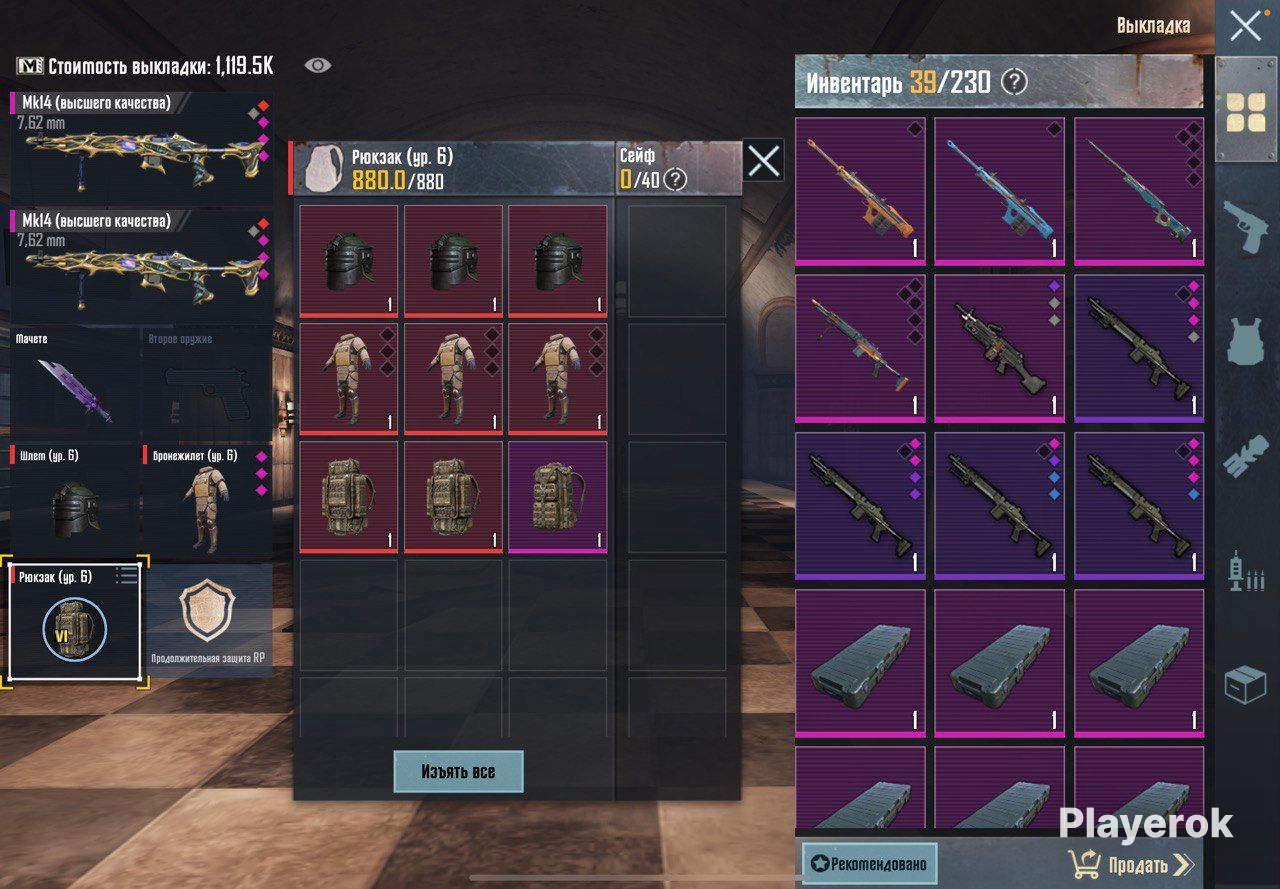Viewport: 1280px width, 889px height.
Task: Switch to the pistol weapons category tab
Action: point(1246,229)
